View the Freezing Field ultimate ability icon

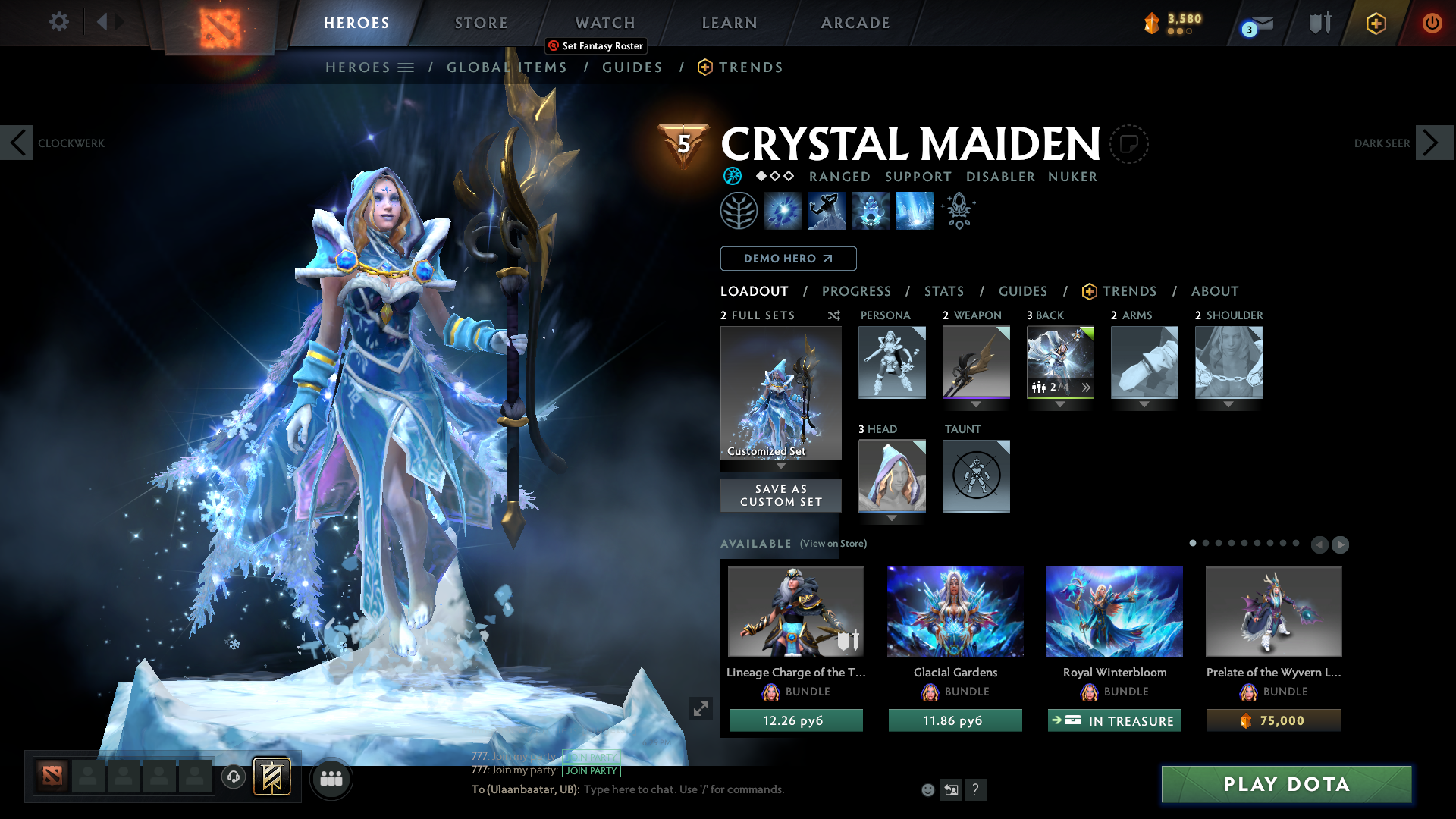pyautogui.click(x=915, y=210)
